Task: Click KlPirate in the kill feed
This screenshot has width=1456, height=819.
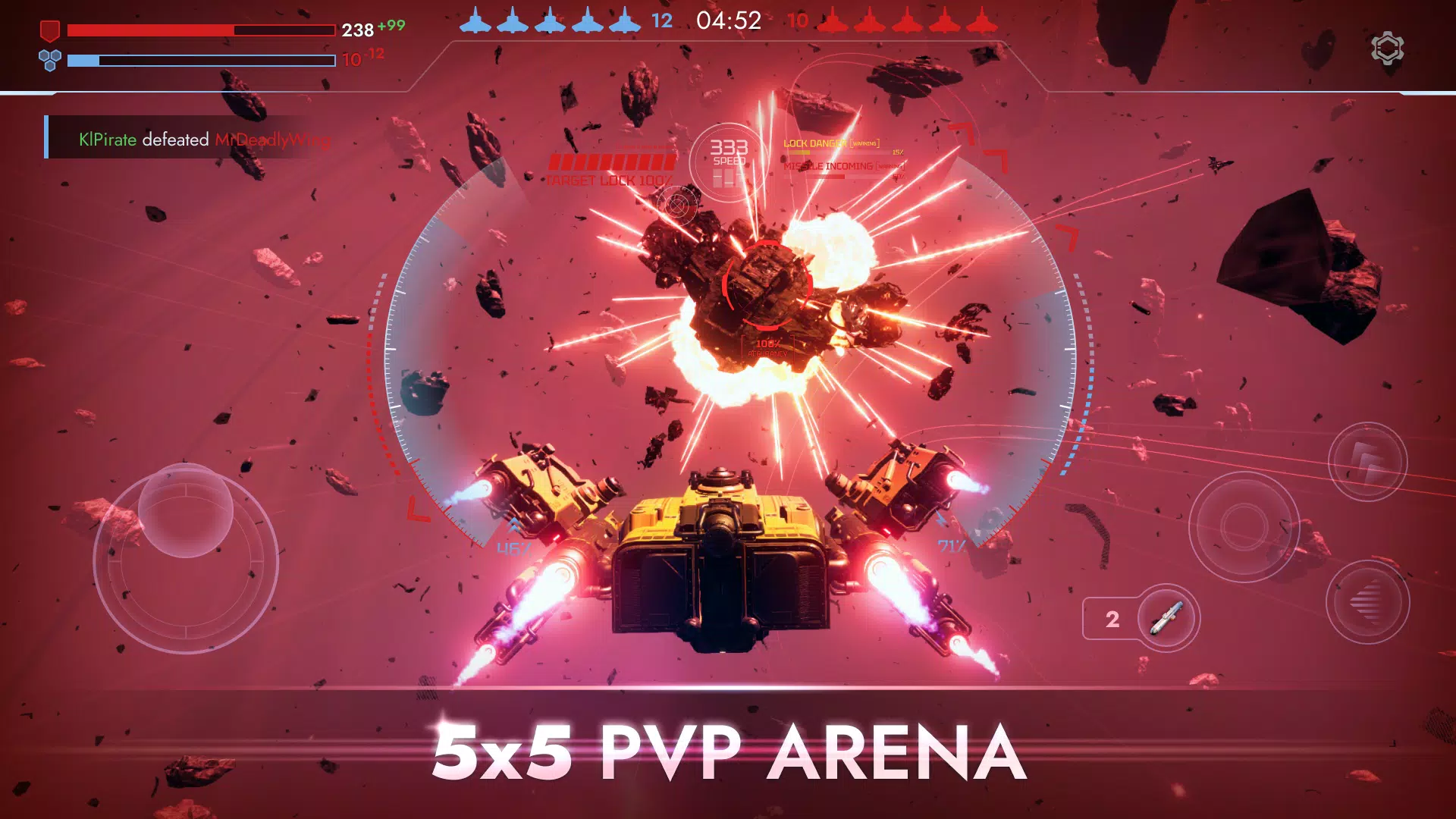Action: click(x=107, y=140)
